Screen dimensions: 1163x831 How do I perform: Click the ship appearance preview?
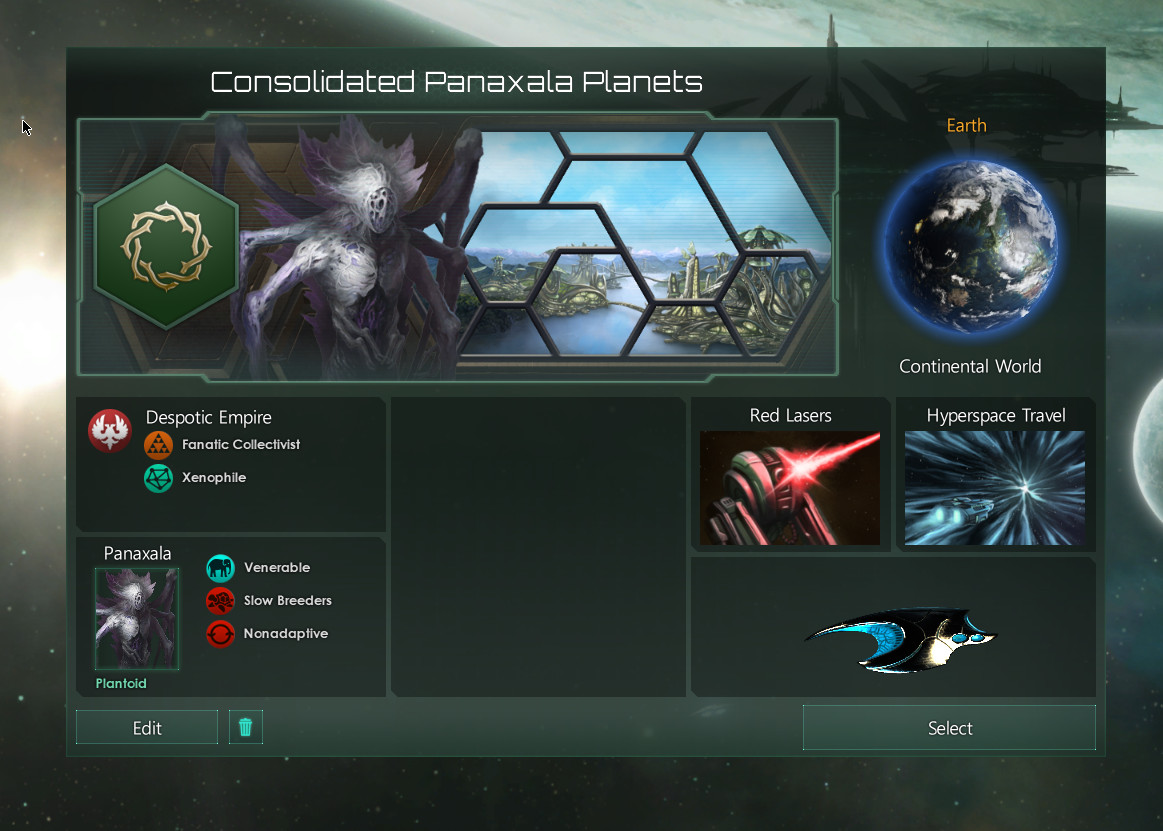tap(900, 638)
